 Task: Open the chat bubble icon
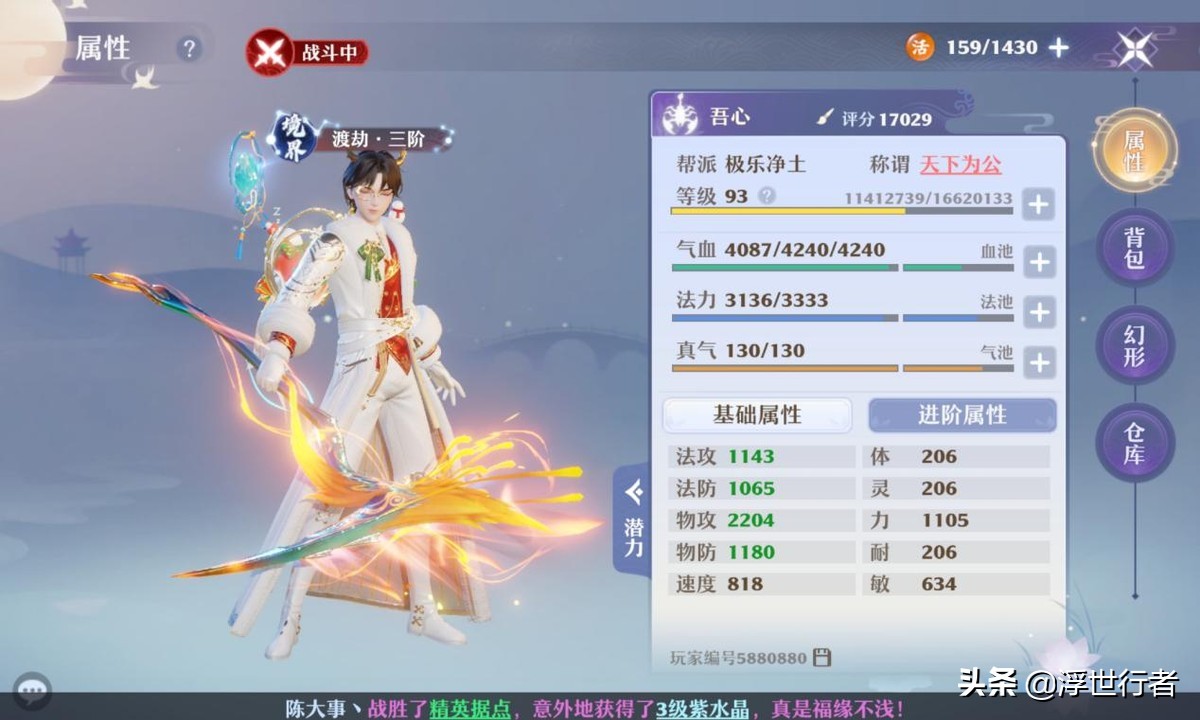tap(36, 689)
